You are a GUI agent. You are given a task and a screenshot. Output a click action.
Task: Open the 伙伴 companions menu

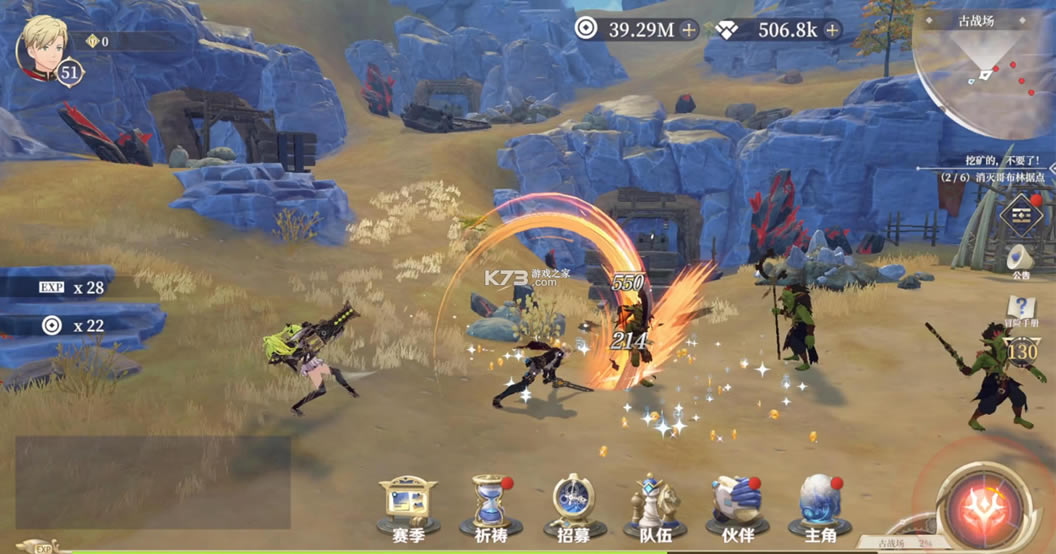(x=737, y=505)
